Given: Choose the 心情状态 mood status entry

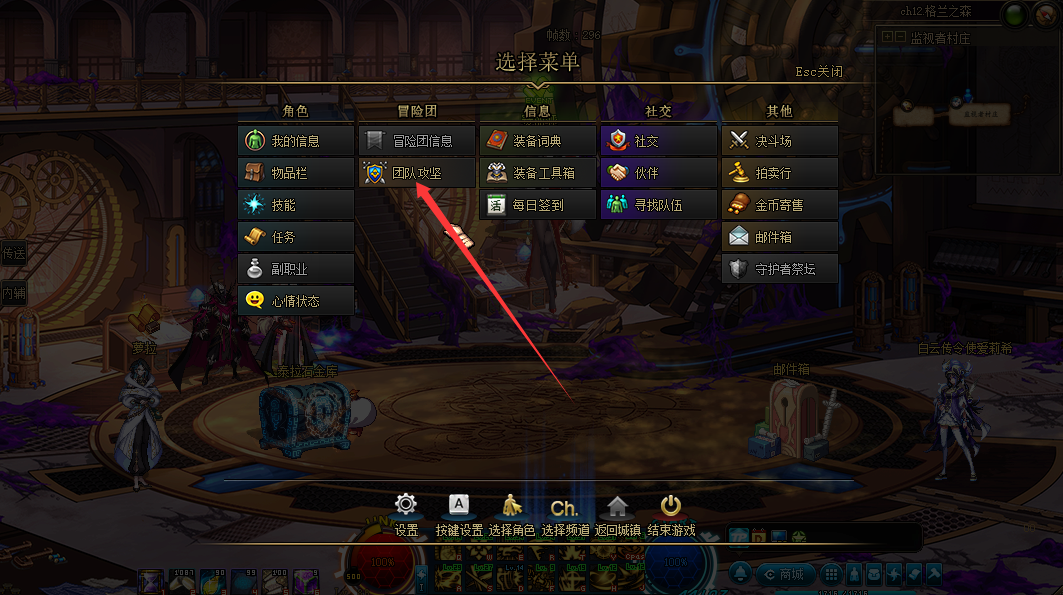Looking at the screenshot, I should [x=296, y=301].
